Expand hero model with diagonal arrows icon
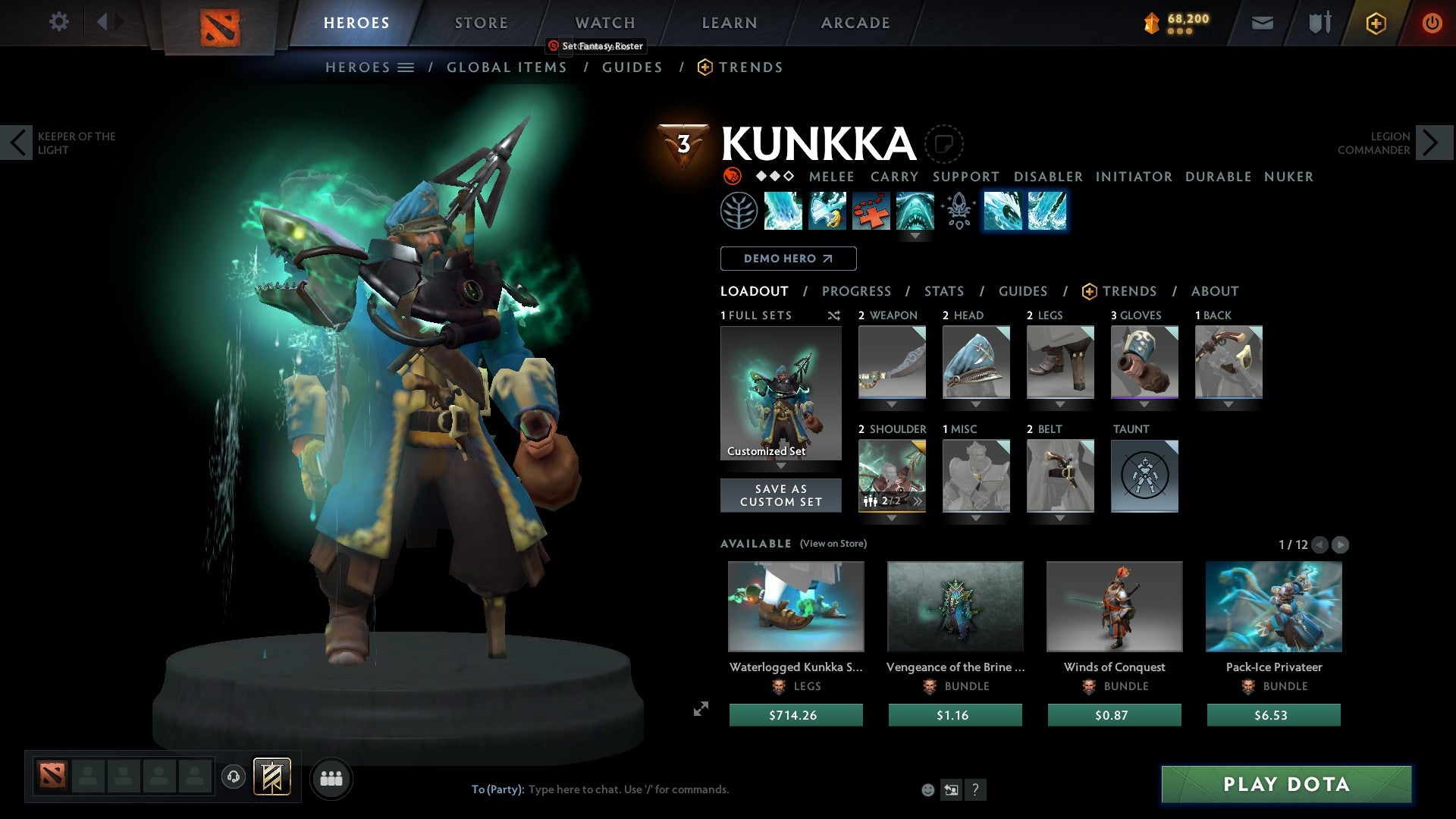Screen dimensions: 1456x819 coord(701,709)
